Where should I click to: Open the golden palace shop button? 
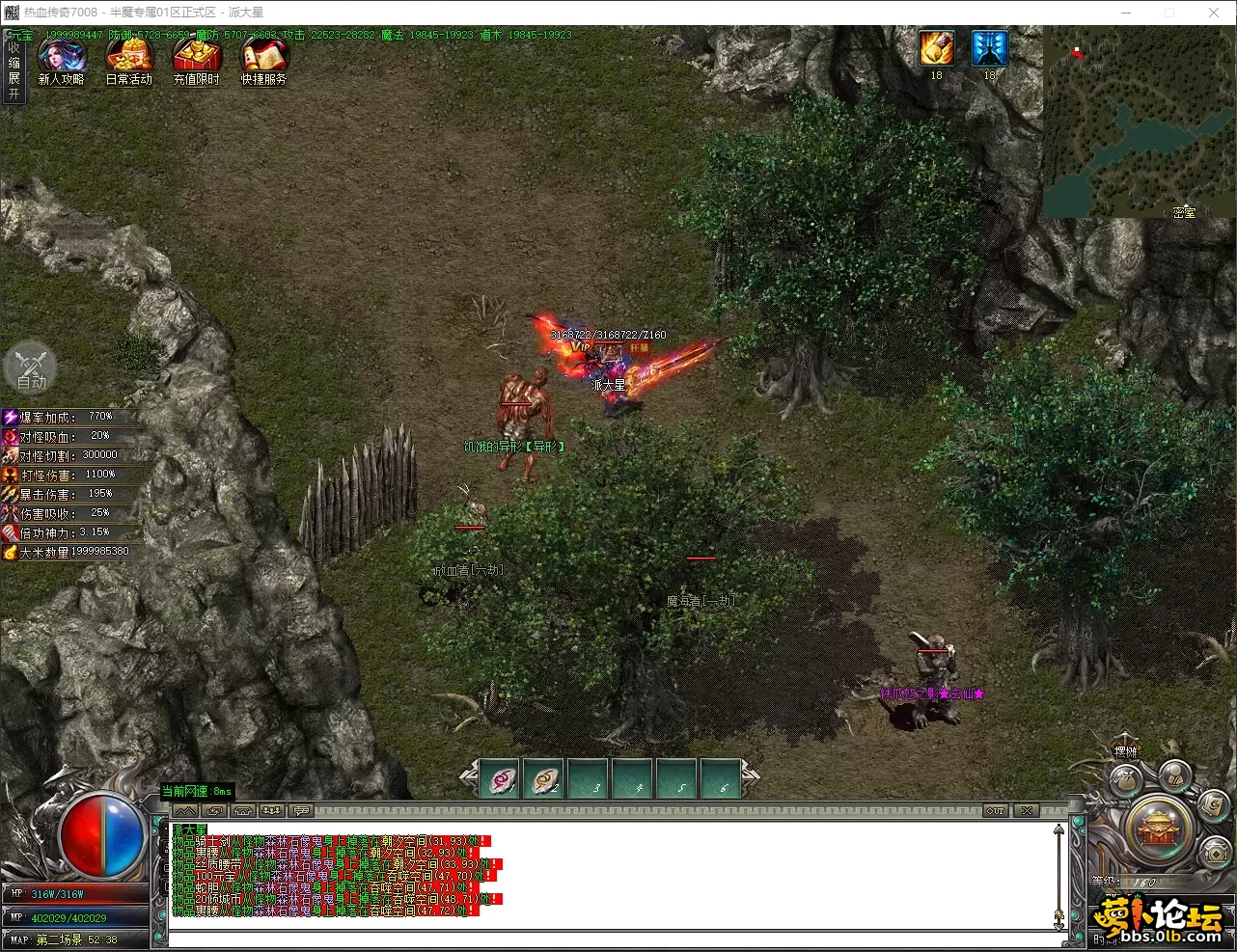[x=1160, y=830]
